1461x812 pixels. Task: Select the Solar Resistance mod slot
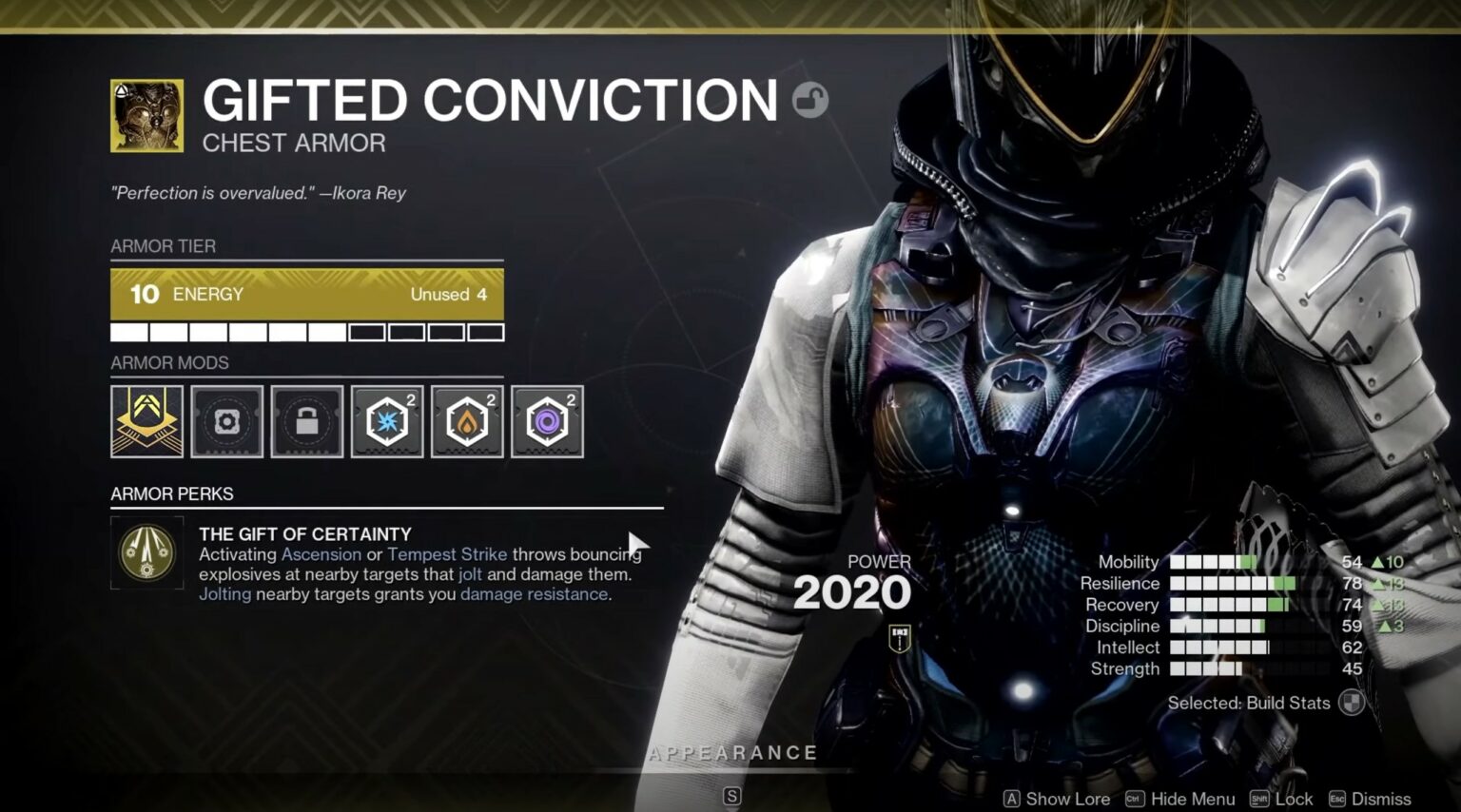tap(467, 421)
